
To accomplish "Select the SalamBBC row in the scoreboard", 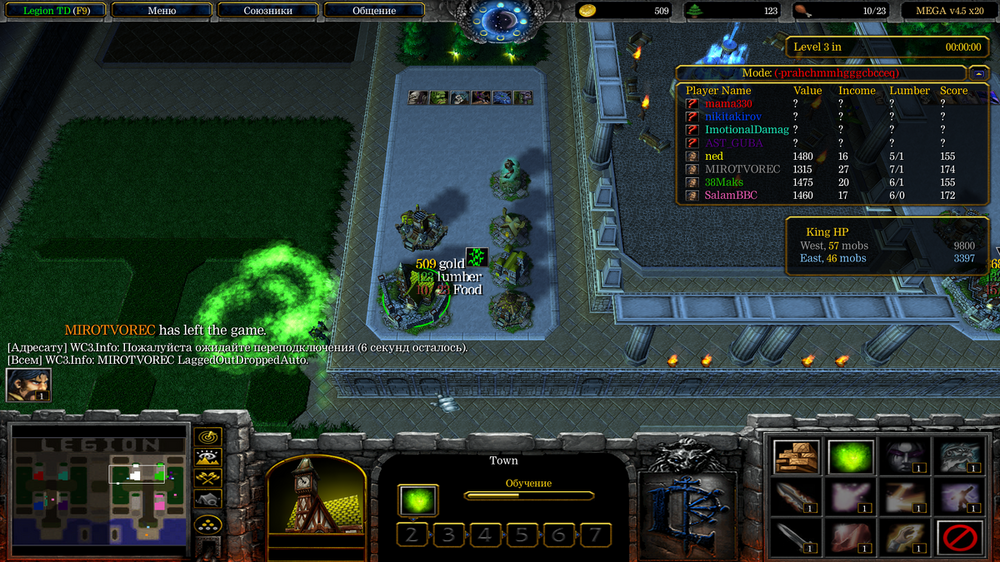I will (727, 196).
